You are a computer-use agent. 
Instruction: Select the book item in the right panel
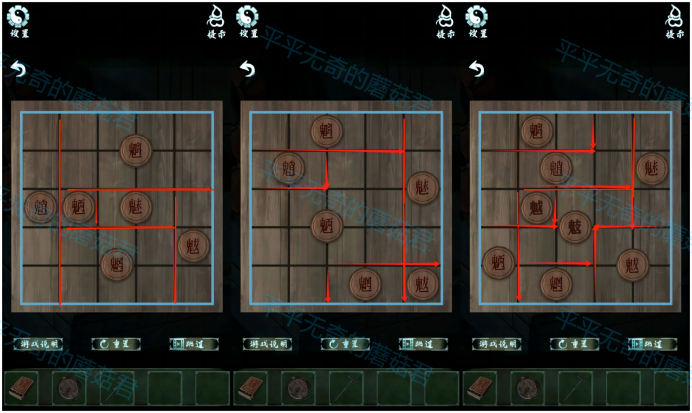tap(481, 387)
